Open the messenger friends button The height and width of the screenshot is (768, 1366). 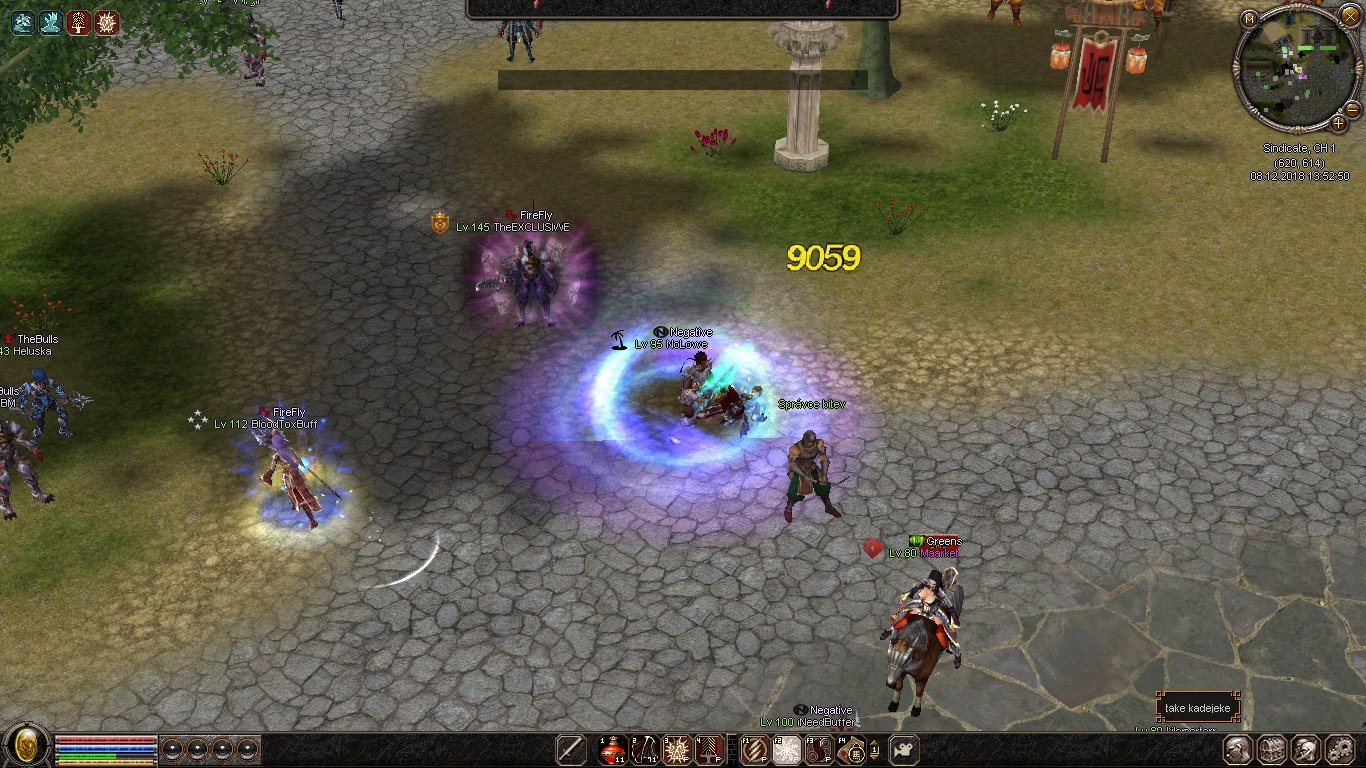coord(1306,749)
